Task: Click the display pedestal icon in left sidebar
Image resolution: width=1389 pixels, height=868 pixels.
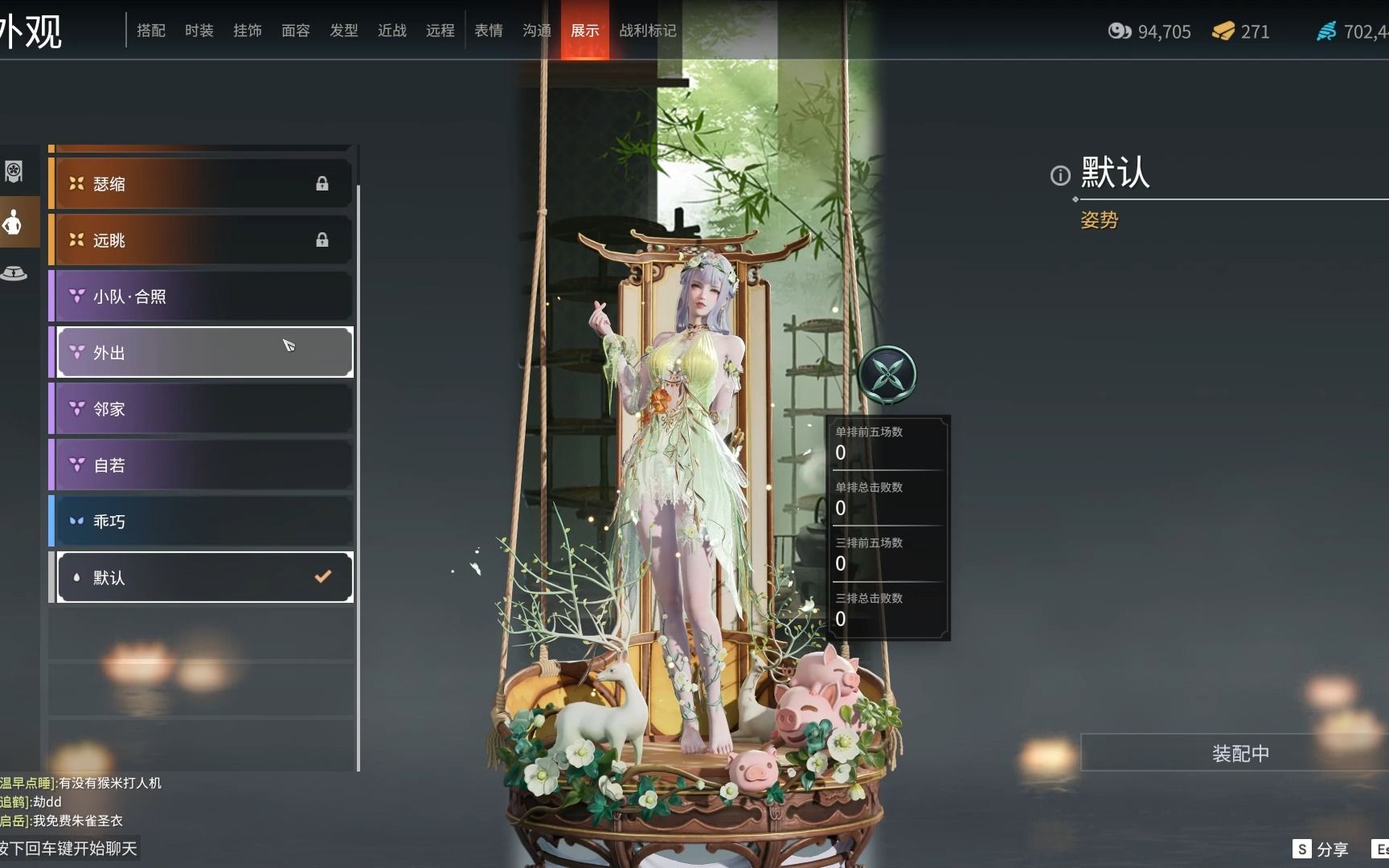Action: click(12, 273)
